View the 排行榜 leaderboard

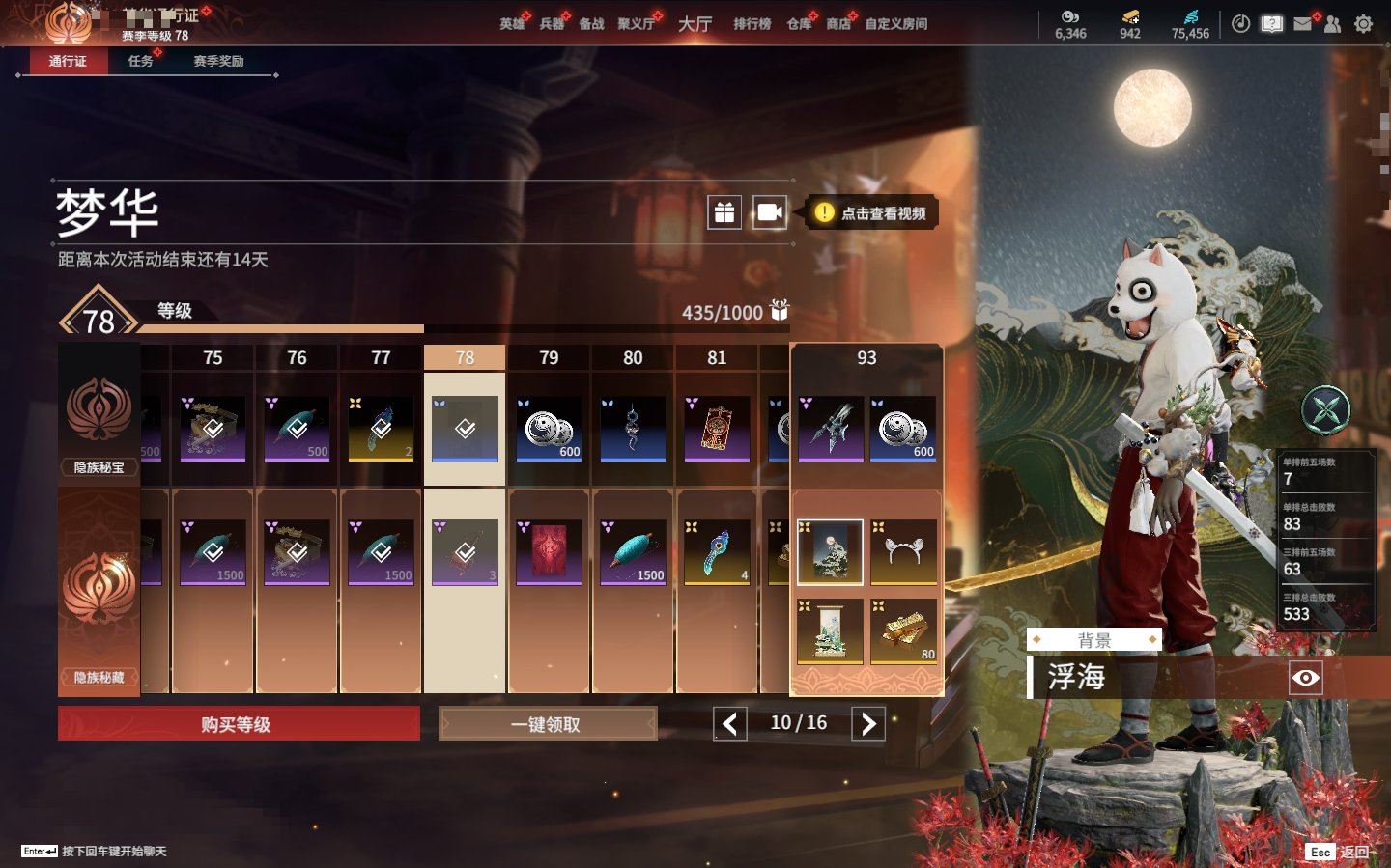click(x=752, y=24)
